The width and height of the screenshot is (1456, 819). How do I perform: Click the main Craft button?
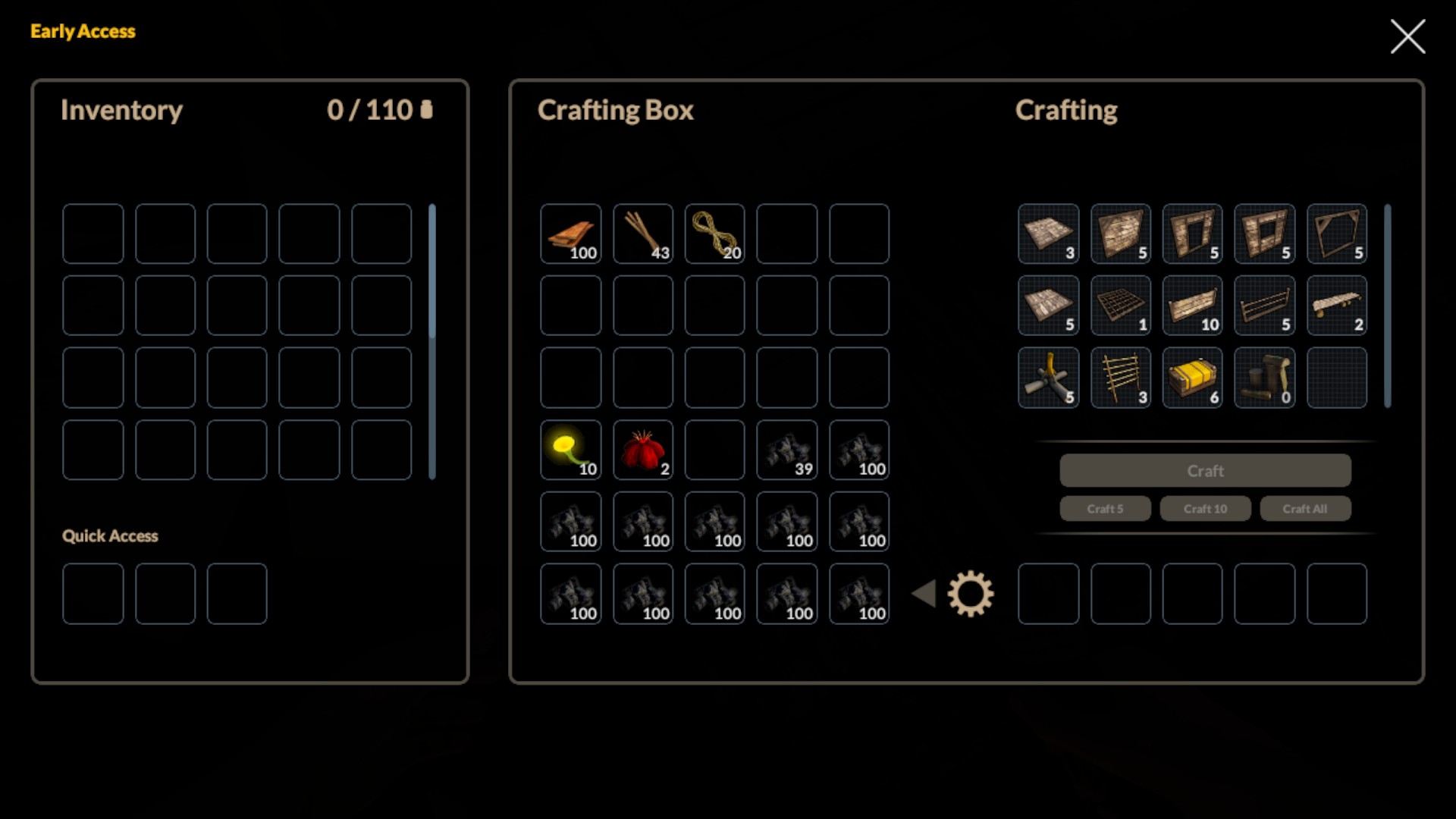coord(1205,471)
